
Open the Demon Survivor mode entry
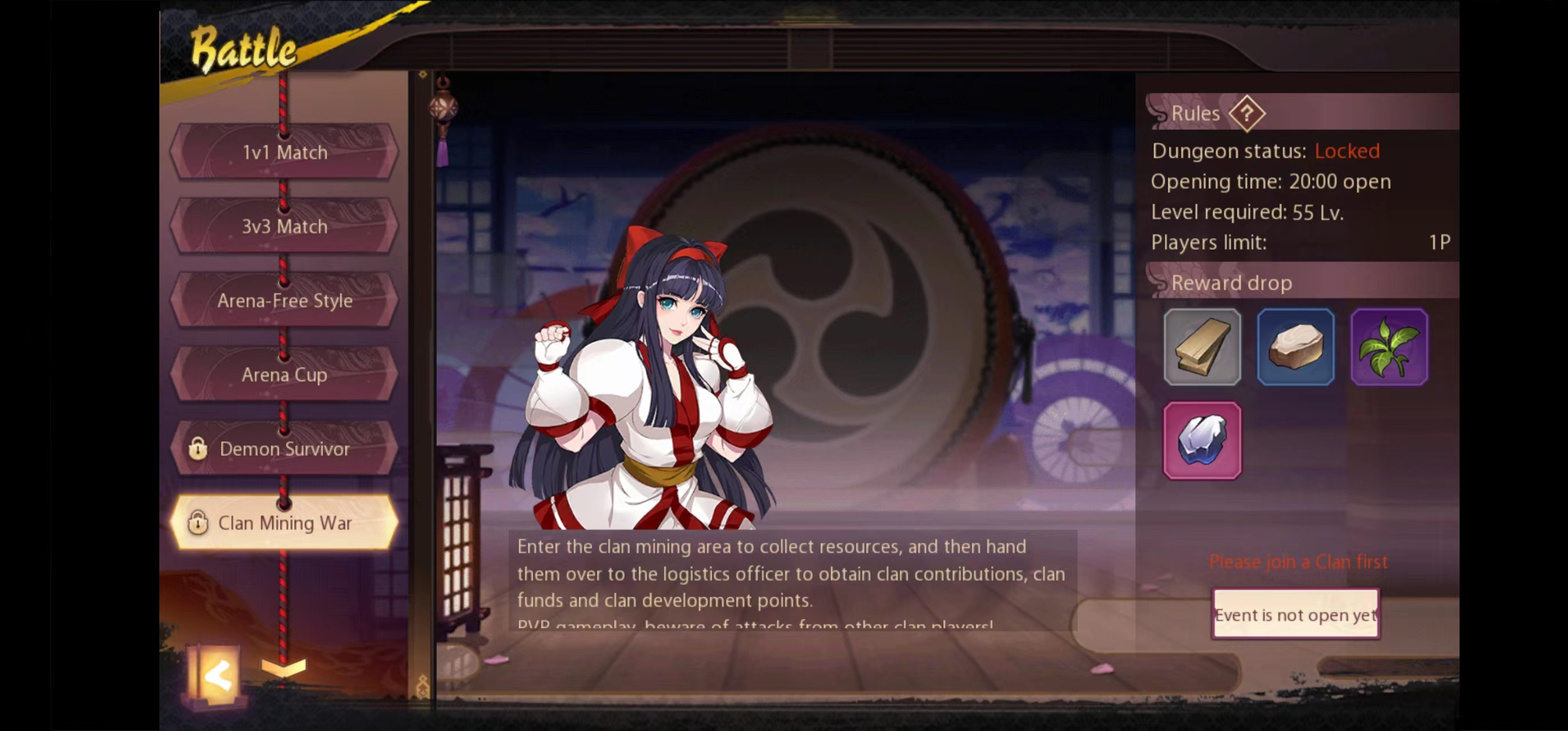click(x=284, y=449)
